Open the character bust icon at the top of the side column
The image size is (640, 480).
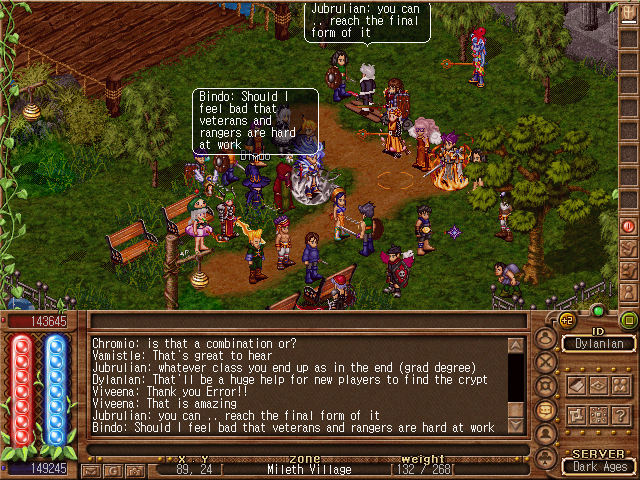point(547,338)
